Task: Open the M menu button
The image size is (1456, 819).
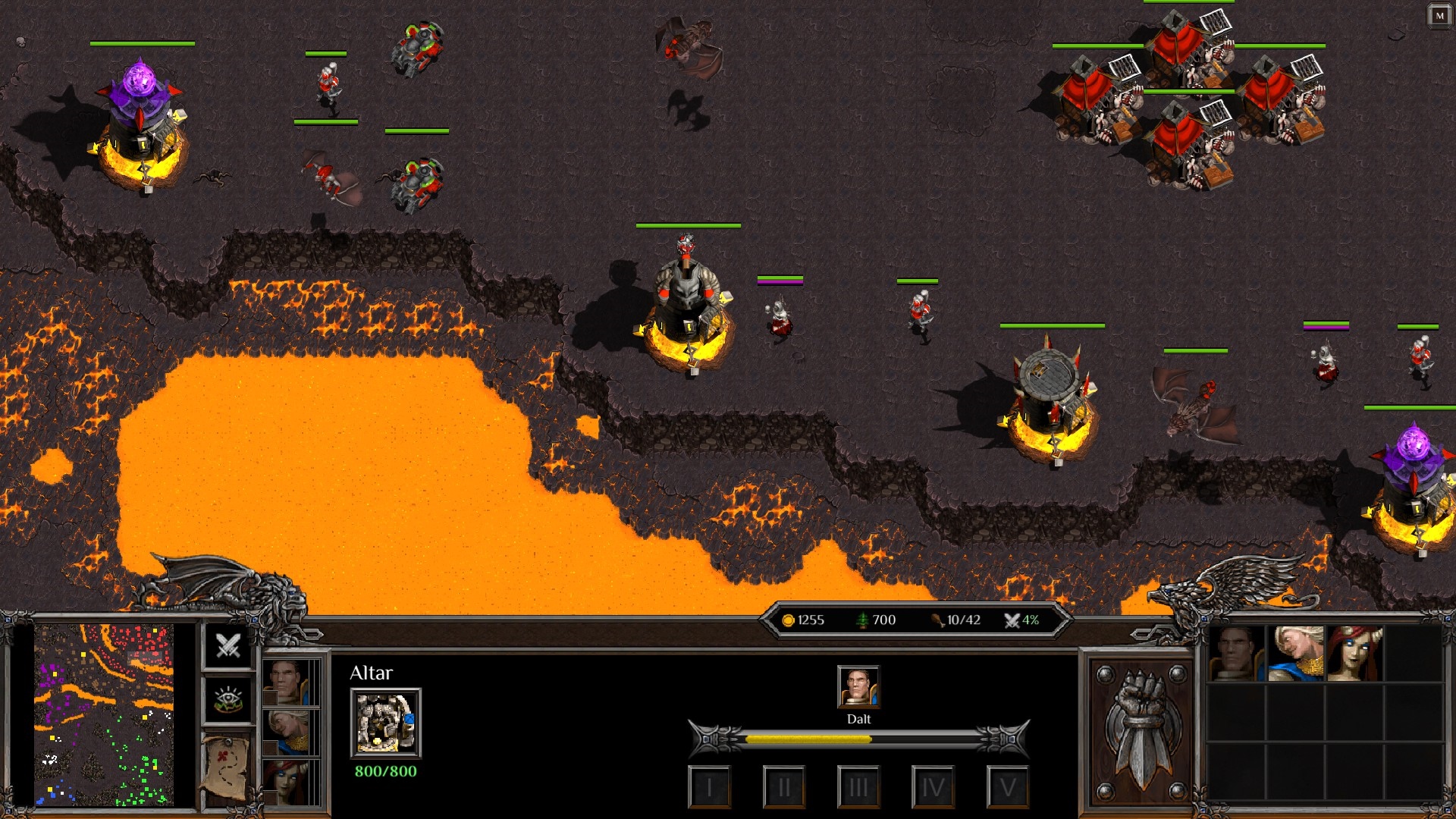Action: 1439,16
